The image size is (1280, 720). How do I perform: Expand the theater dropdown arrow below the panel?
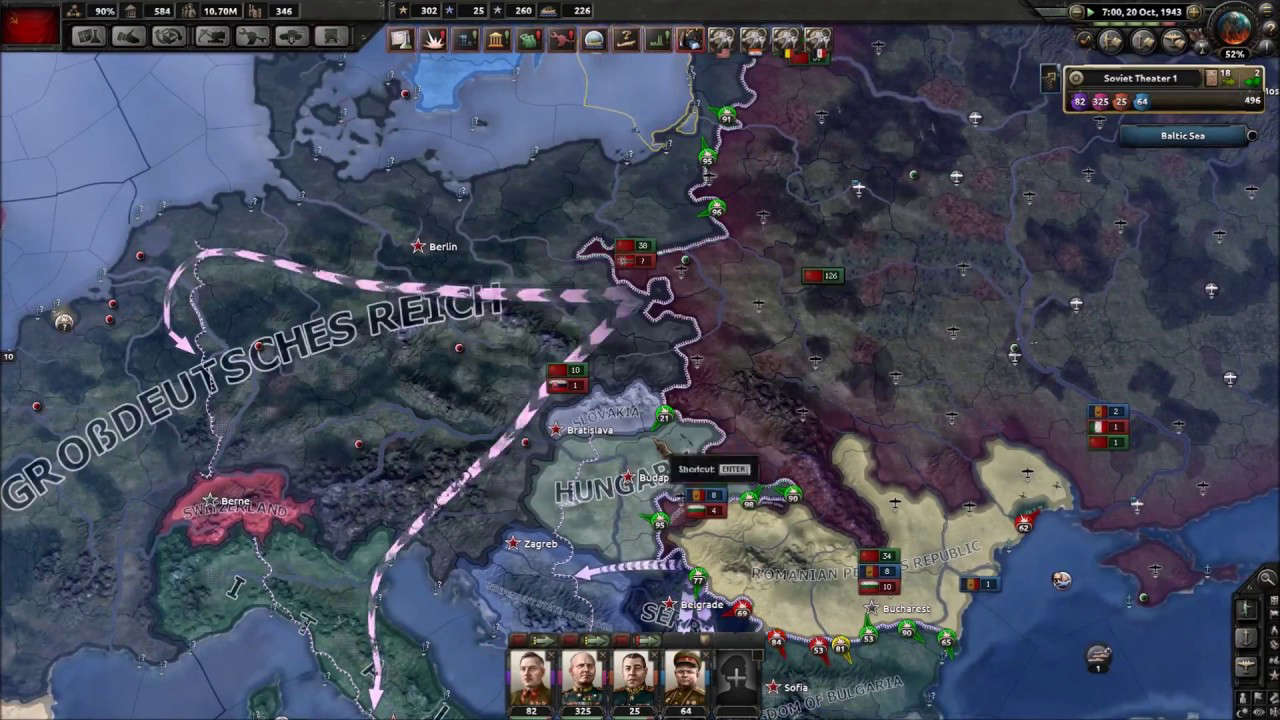coord(1100,123)
